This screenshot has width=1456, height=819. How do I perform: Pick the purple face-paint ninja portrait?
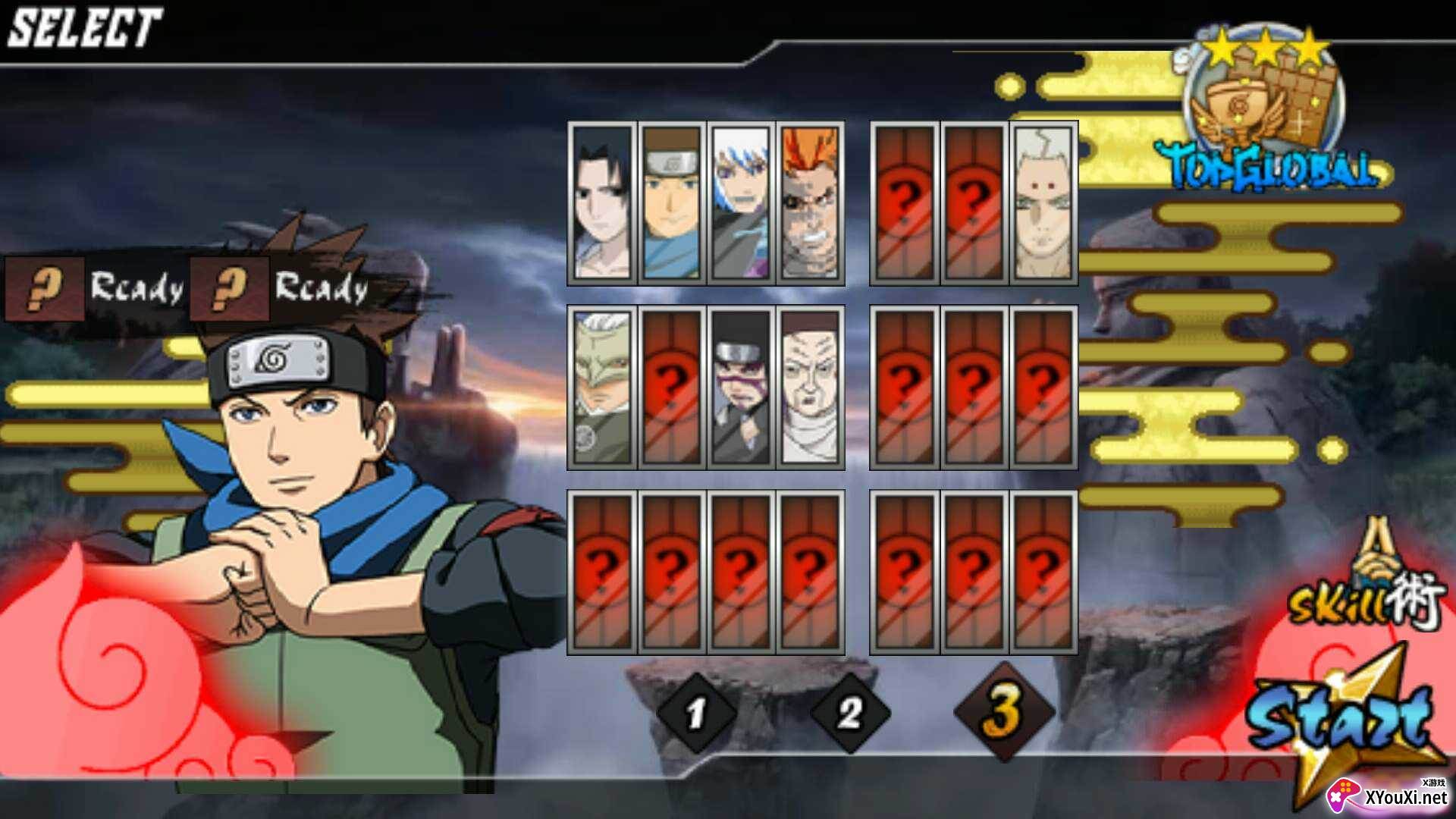click(740, 388)
